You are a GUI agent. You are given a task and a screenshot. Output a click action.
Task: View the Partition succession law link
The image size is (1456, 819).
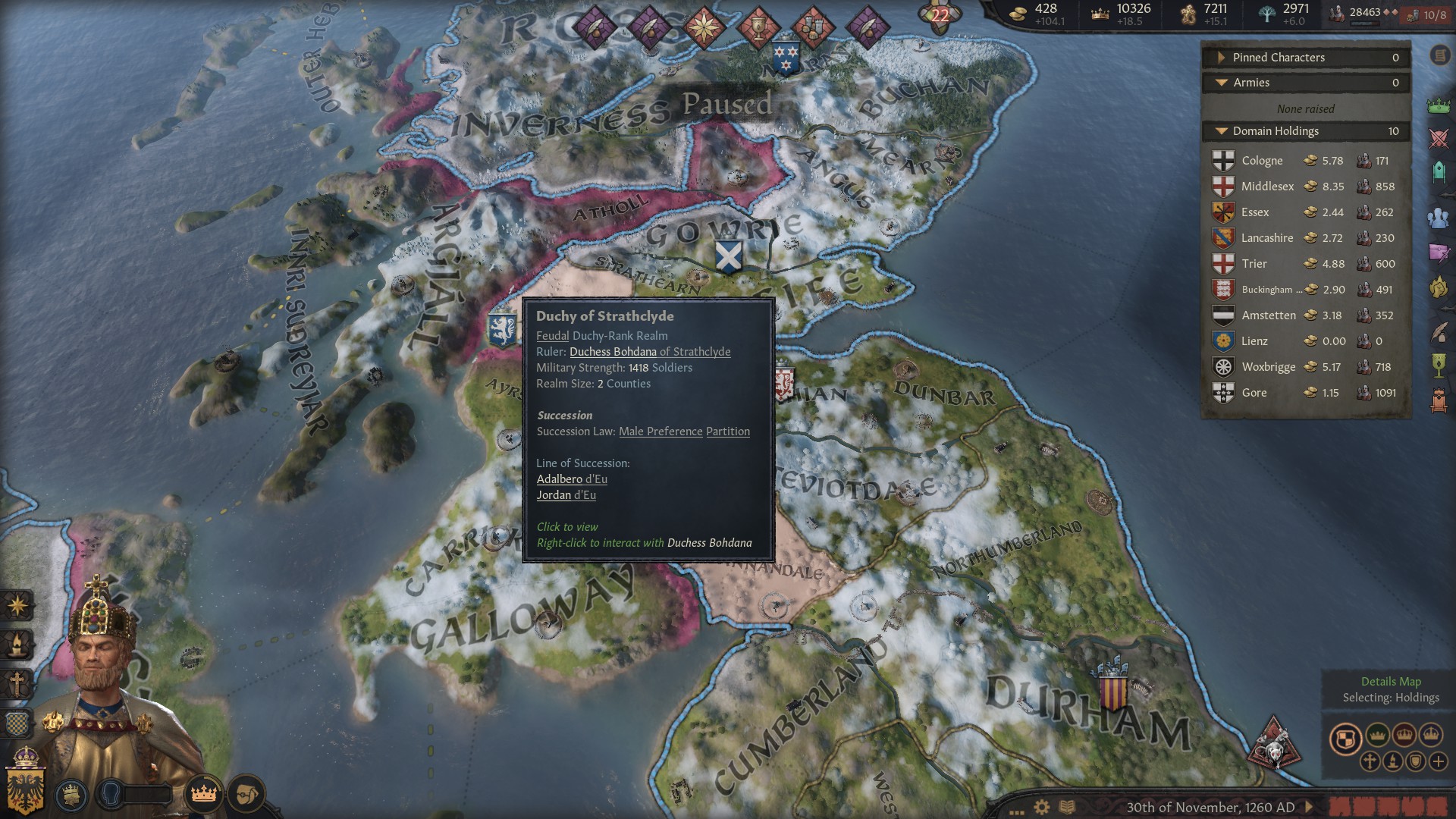[x=727, y=431]
